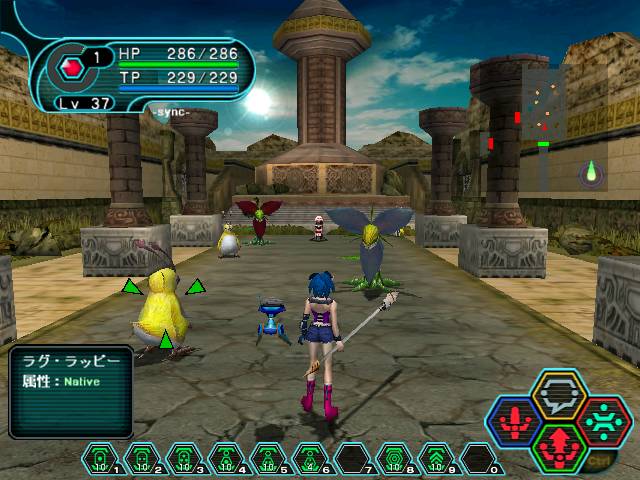
Task: Select the double-chevron icon in slot 9
Action: [x=436, y=458]
